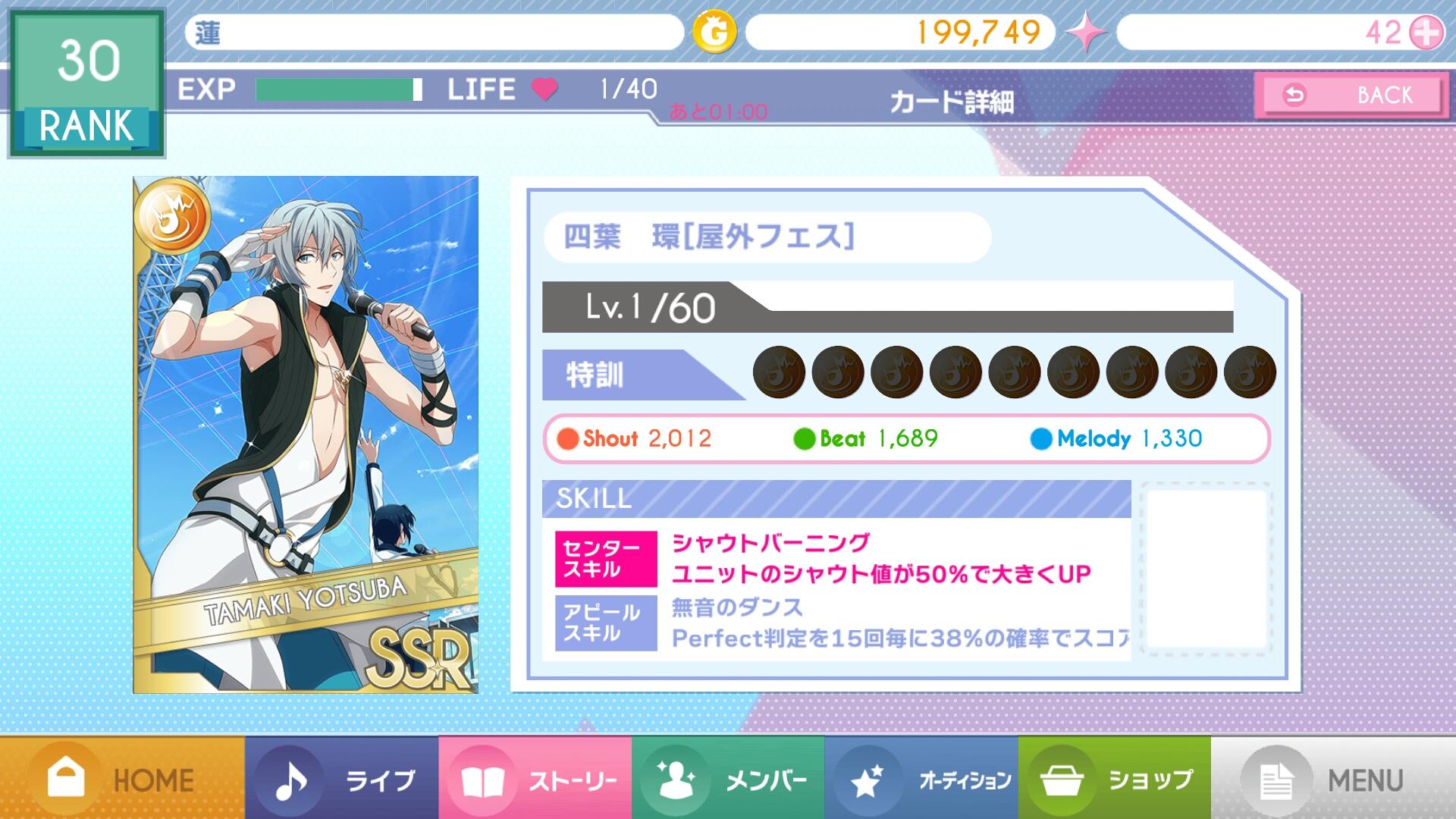Open the MENU button
Image resolution: width=1456 pixels, height=819 pixels.
tap(1333, 779)
